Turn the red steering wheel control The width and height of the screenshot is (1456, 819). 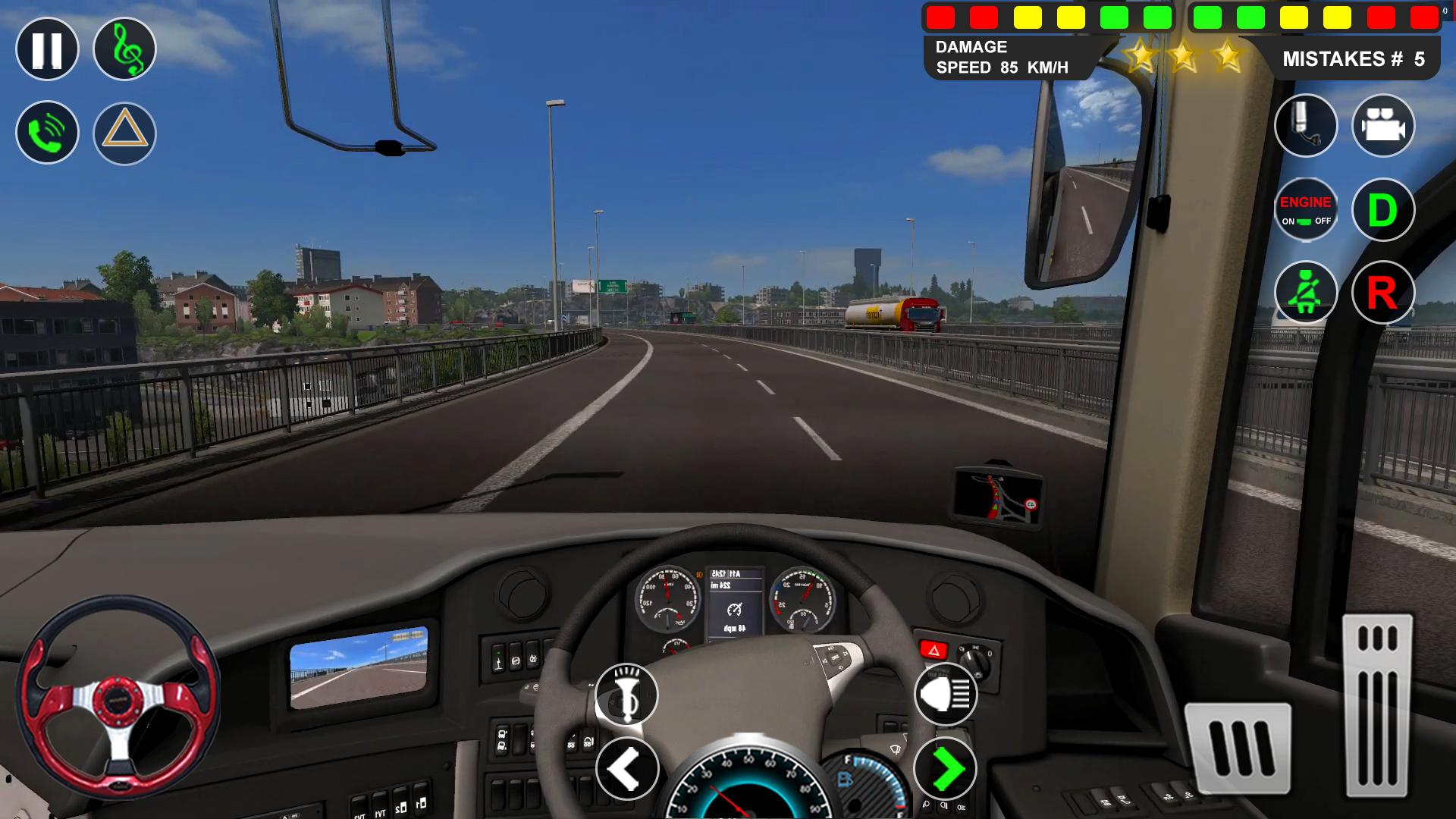point(118,696)
